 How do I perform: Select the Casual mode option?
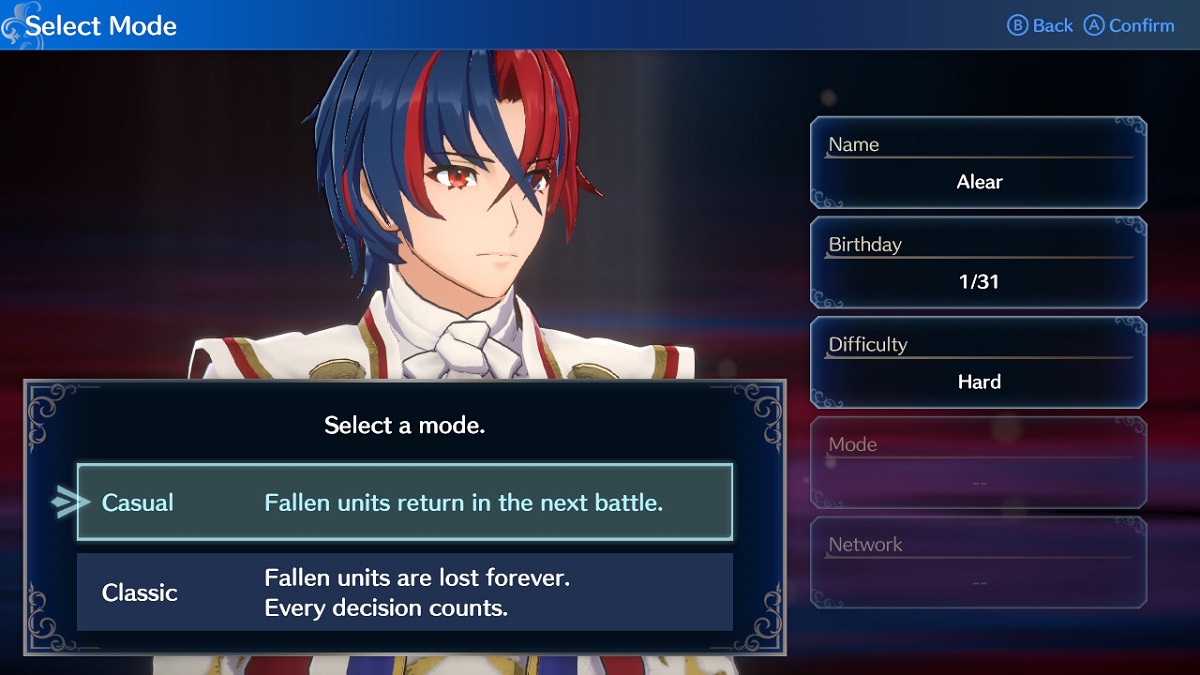point(405,502)
